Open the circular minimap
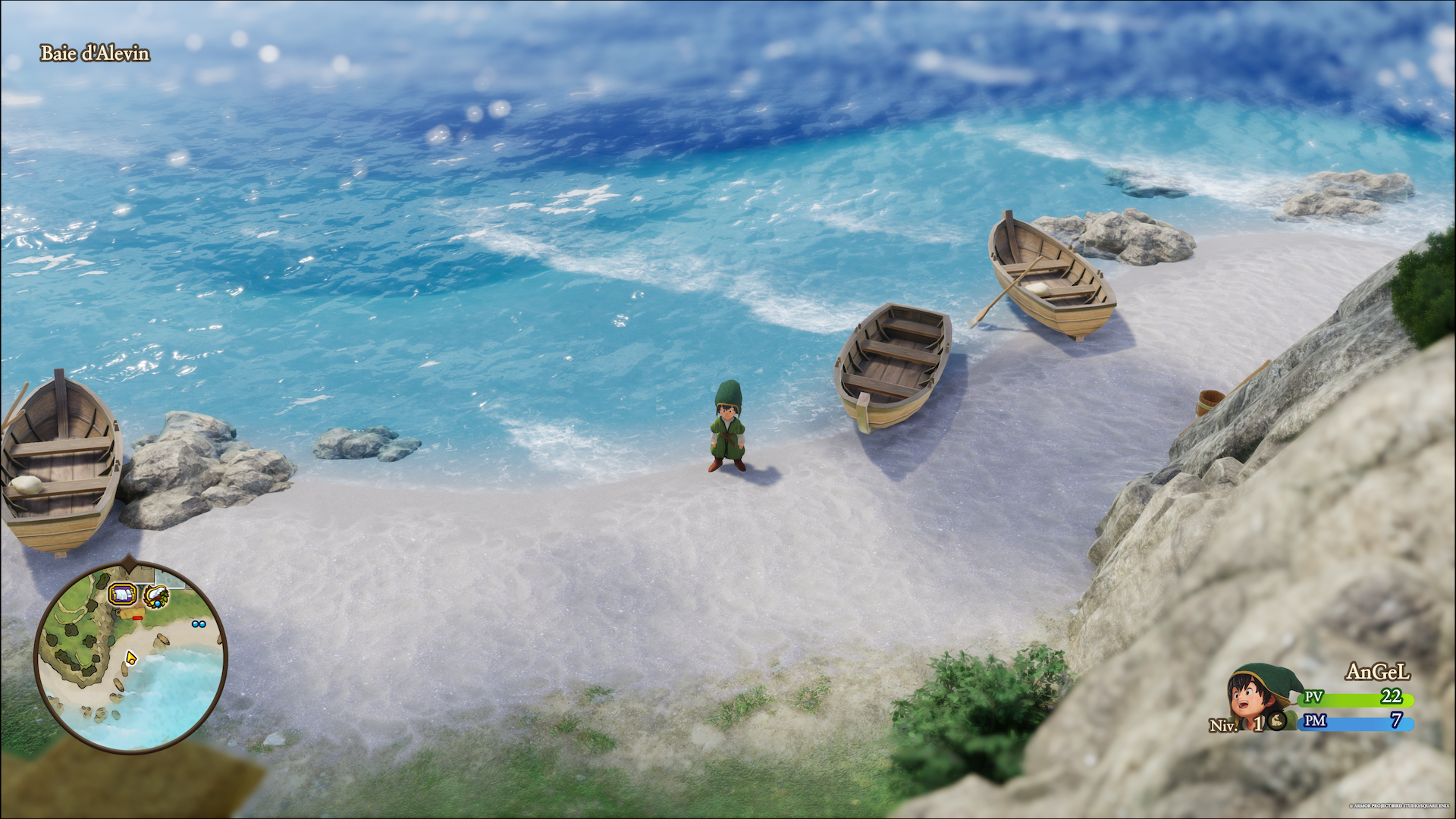The width and height of the screenshot is (1456, 819). click(x=130, y=657)
